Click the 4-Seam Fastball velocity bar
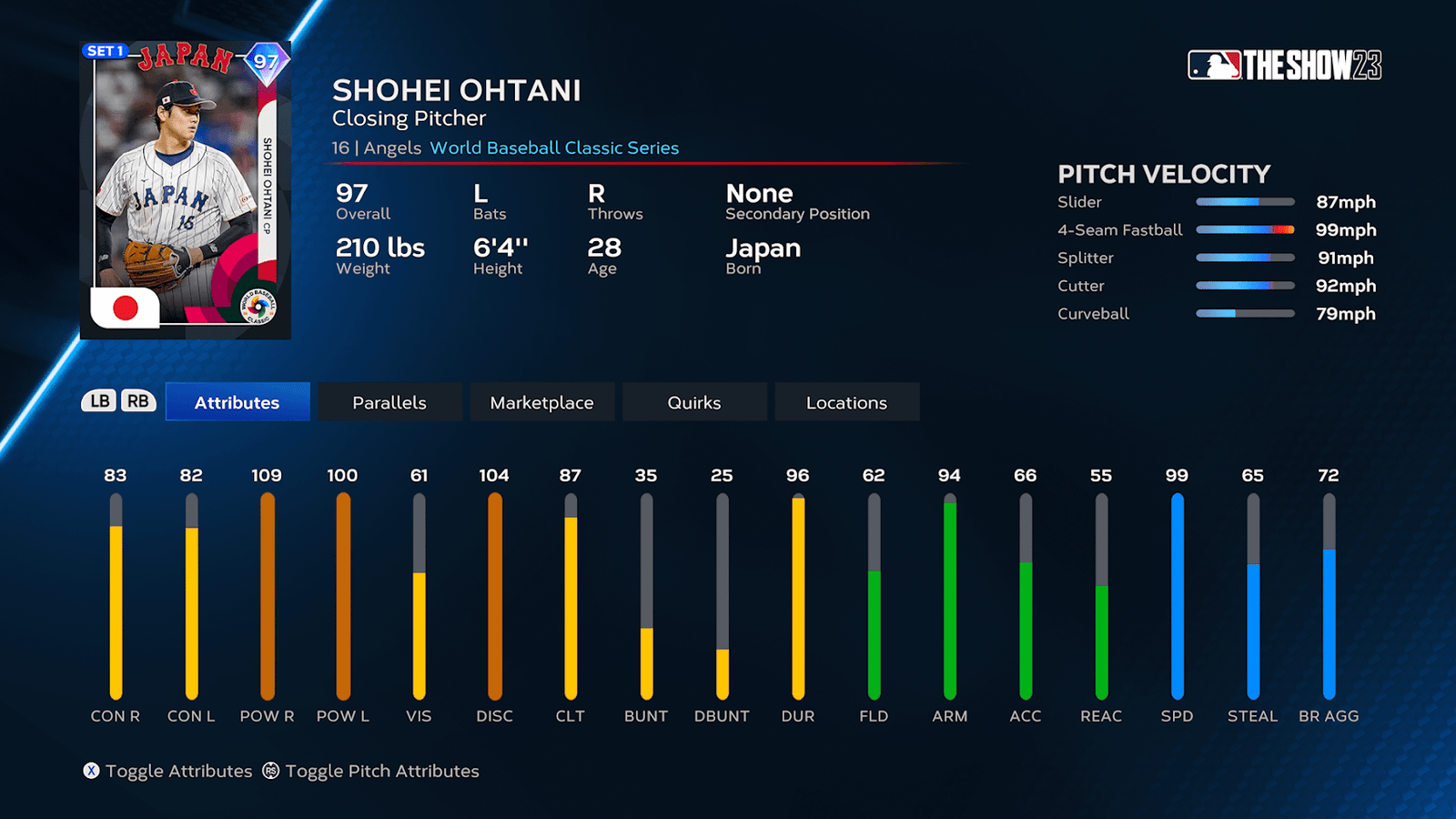Image resolution: width=1456 pixels, height=819 pixels. 1245,229
